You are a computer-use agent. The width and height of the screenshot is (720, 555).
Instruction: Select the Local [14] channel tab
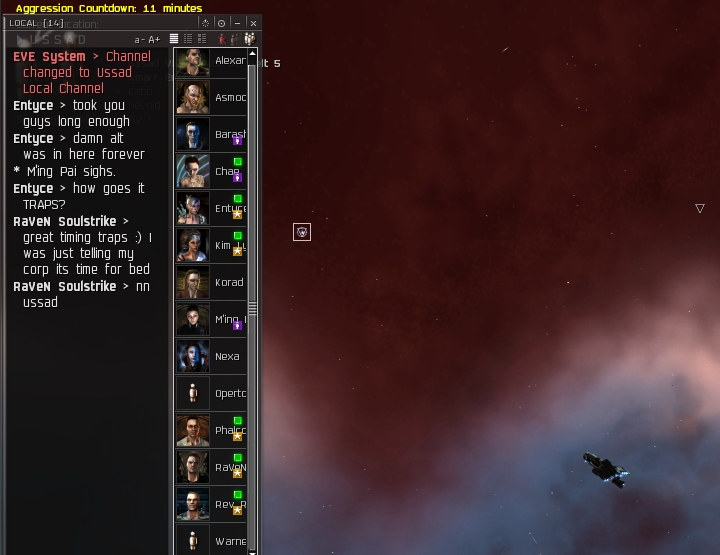click(x=36, y=22)
